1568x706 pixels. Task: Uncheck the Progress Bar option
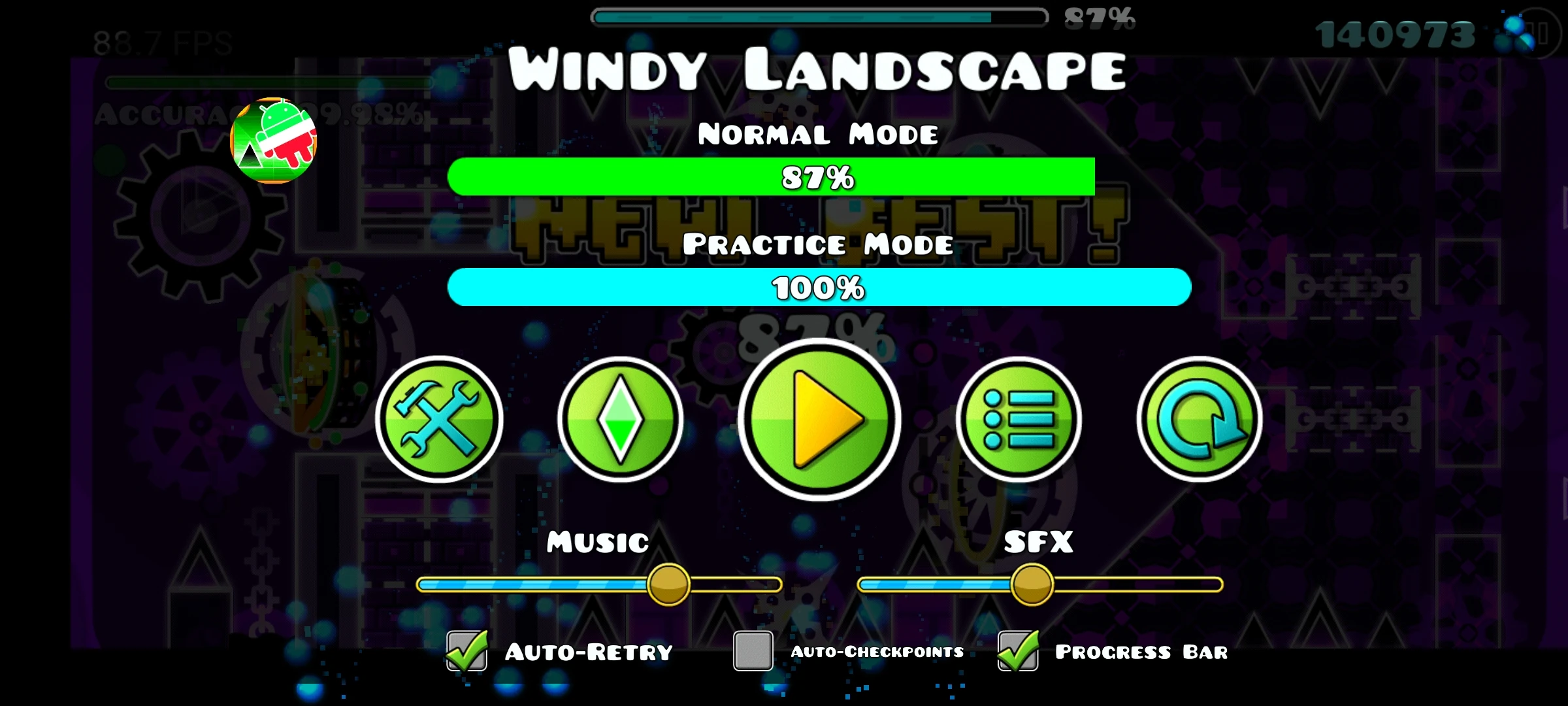pyautogui.click(x=1017, y=651)
